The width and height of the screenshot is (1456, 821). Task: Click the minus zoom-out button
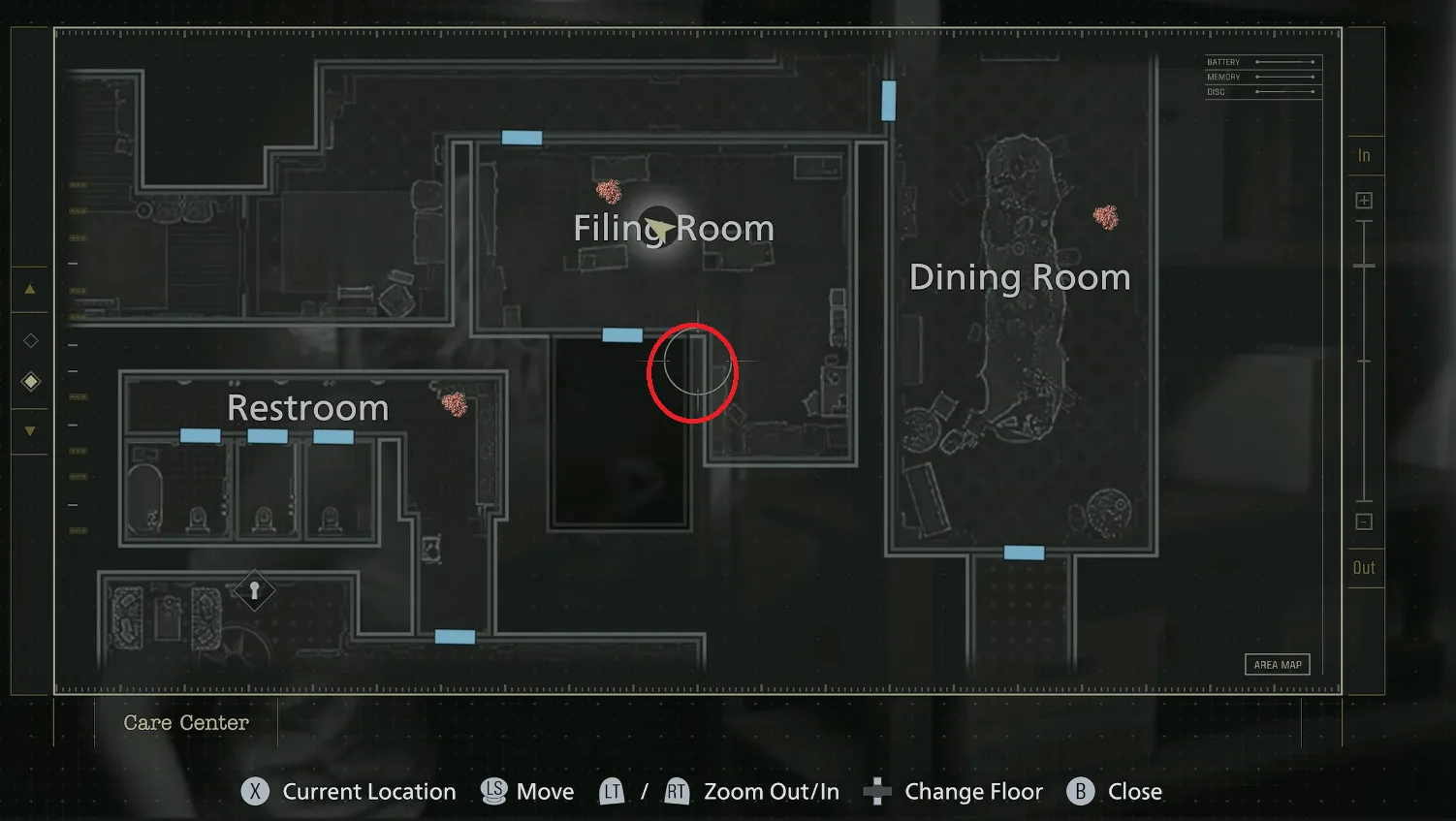pos(1364,522)
